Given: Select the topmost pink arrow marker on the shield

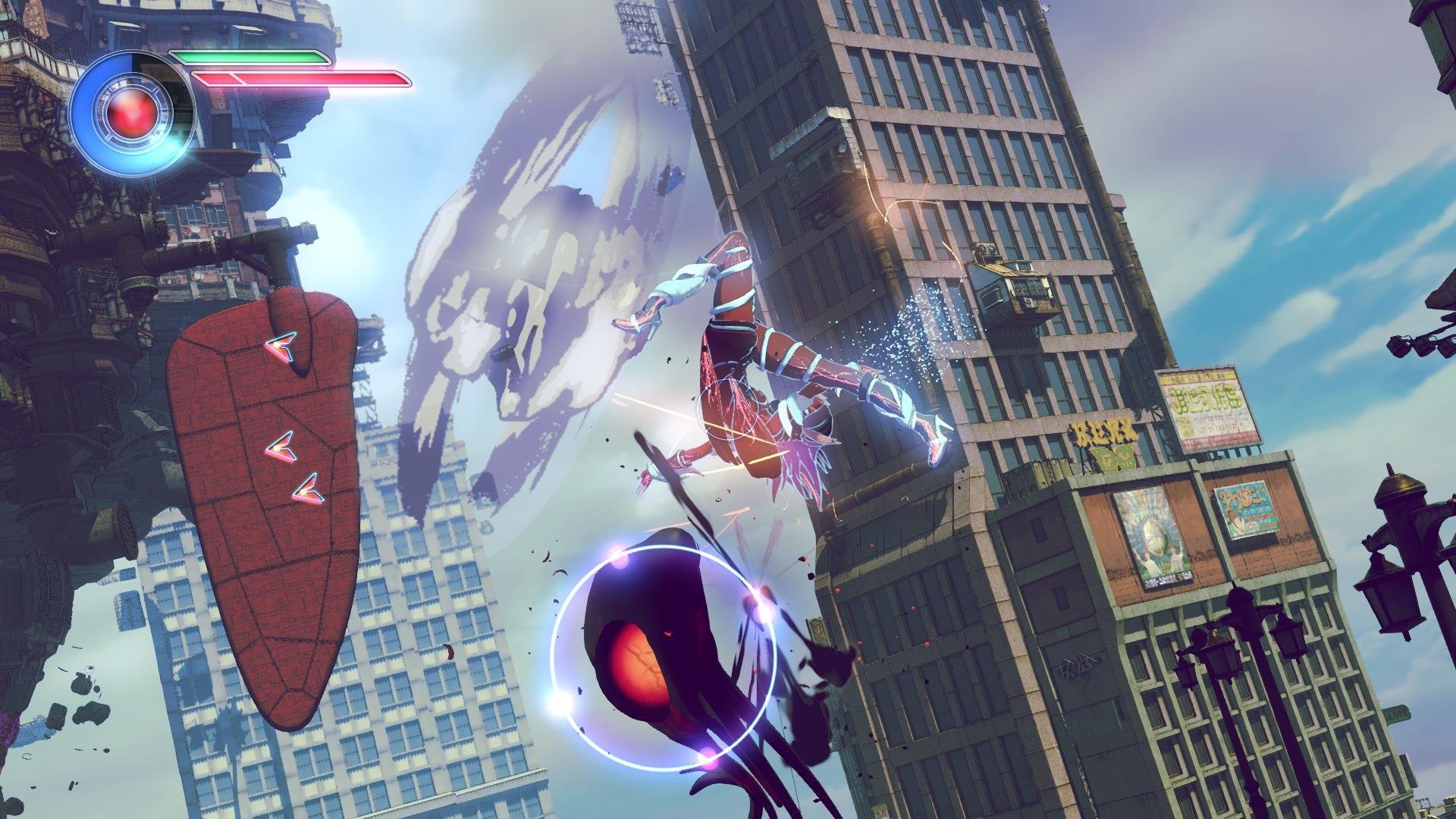Looking at the screenshot, I should click(x=282, y=349).
